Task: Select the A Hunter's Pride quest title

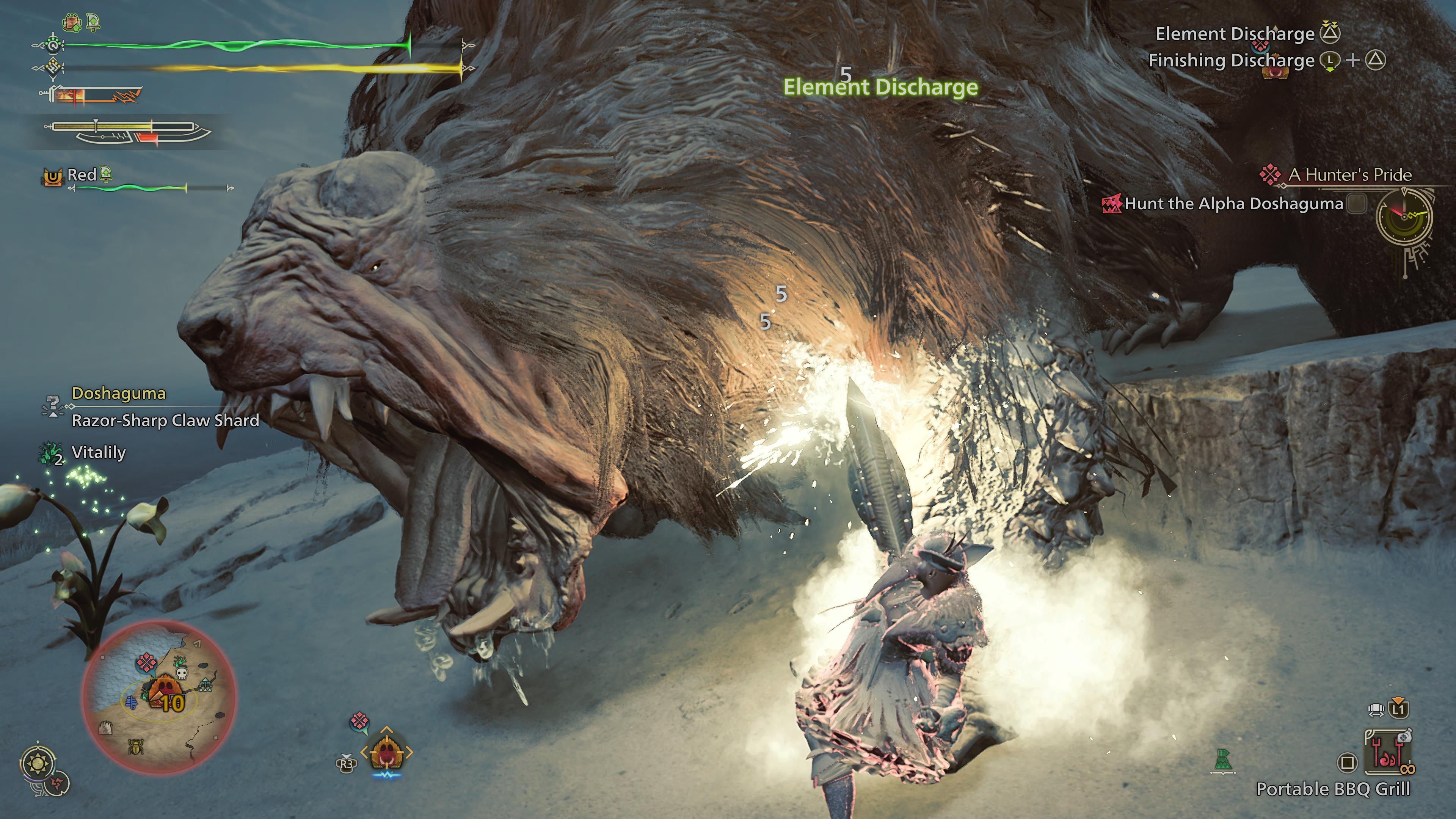Action: tap(1350, 175)
